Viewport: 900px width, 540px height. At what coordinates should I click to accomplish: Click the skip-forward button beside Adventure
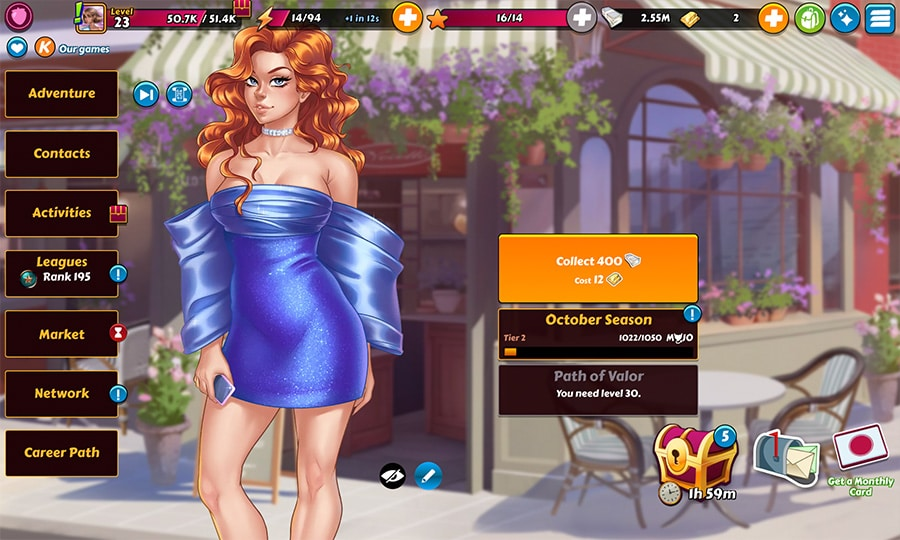146,94
